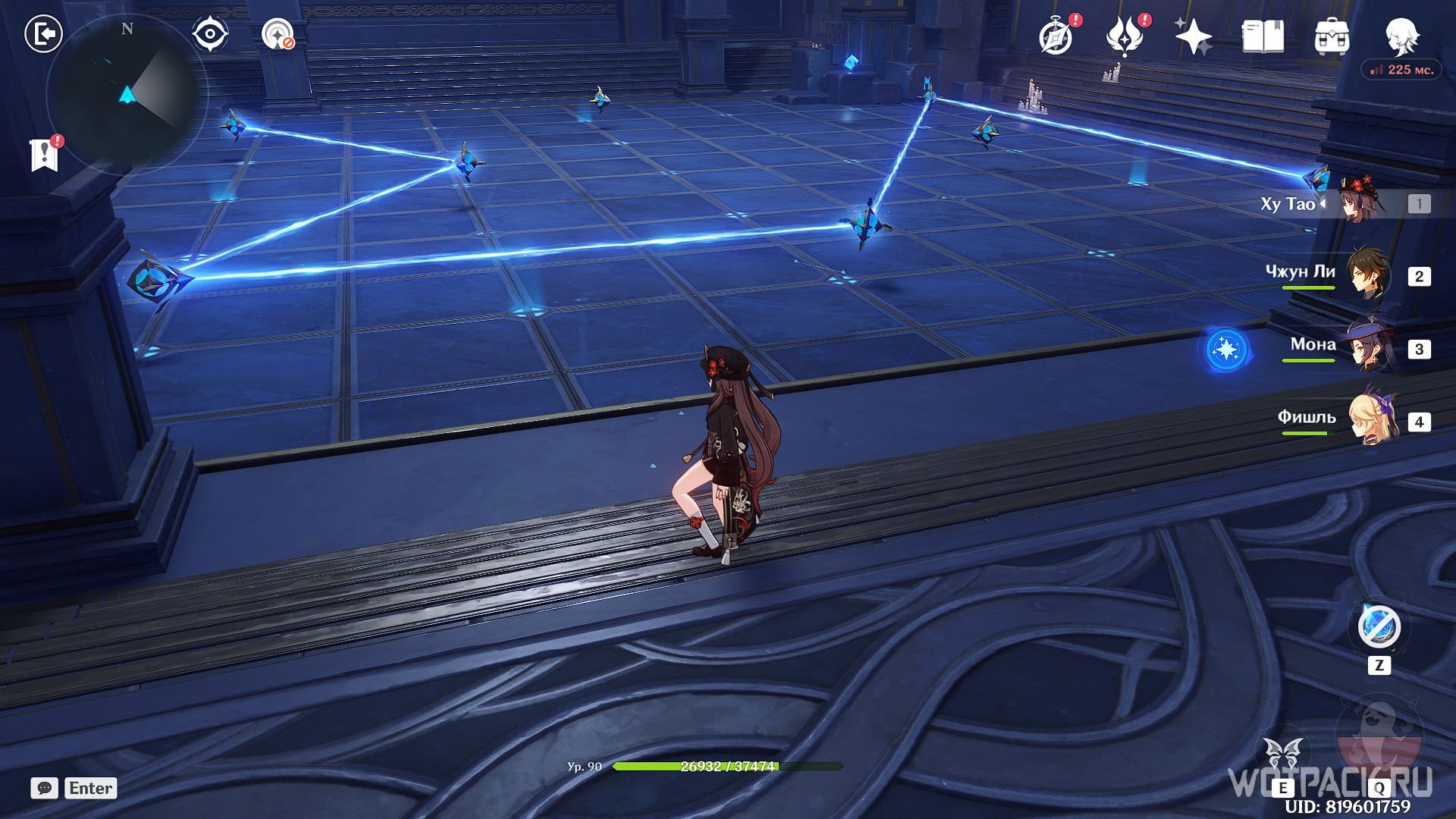Click the disabled co-op target icon
This screenshot has height=819, width=1456.
point(278,34)
